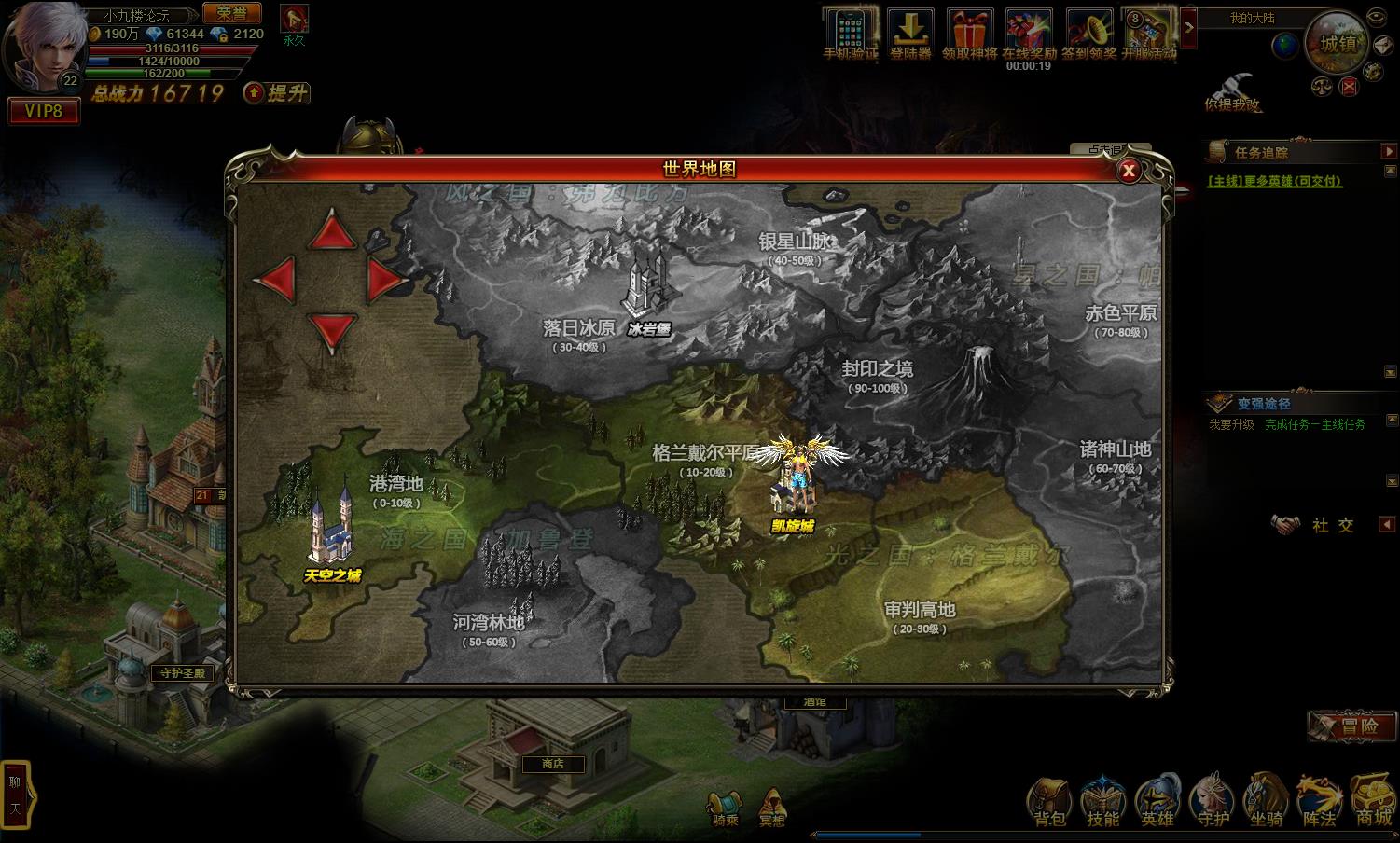This screenshot has width=1400, height=843.
Task: Open the 城镇 town button
Action: coord(1338,43)
